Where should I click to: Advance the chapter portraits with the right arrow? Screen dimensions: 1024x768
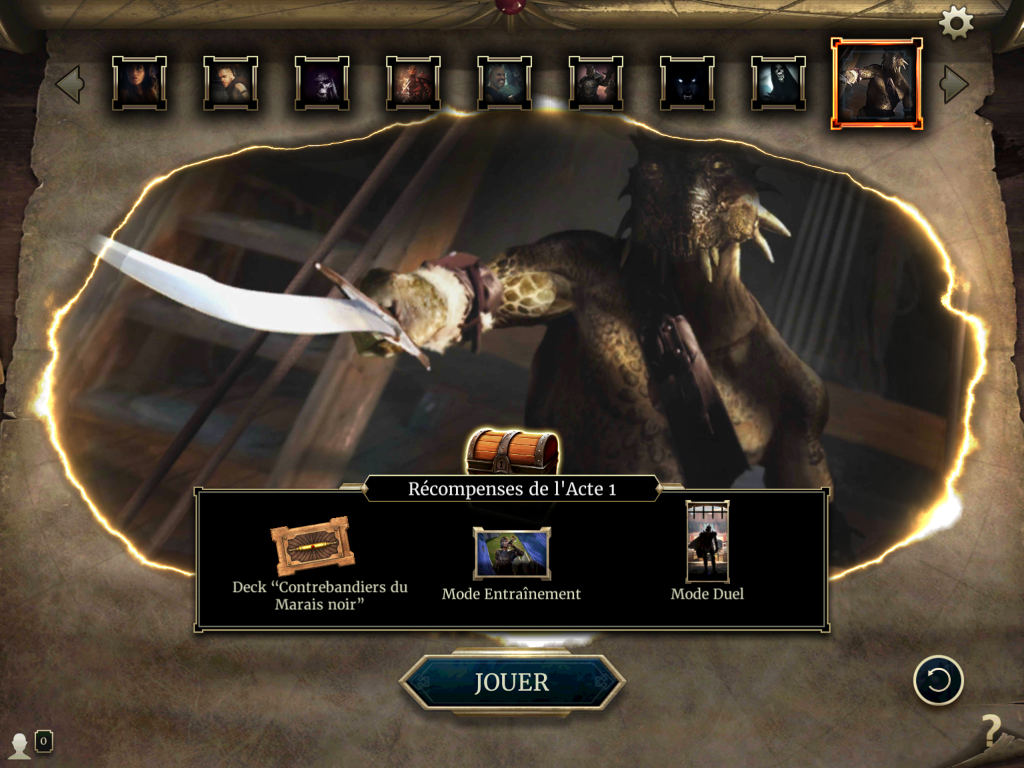[x=955, y=84]
